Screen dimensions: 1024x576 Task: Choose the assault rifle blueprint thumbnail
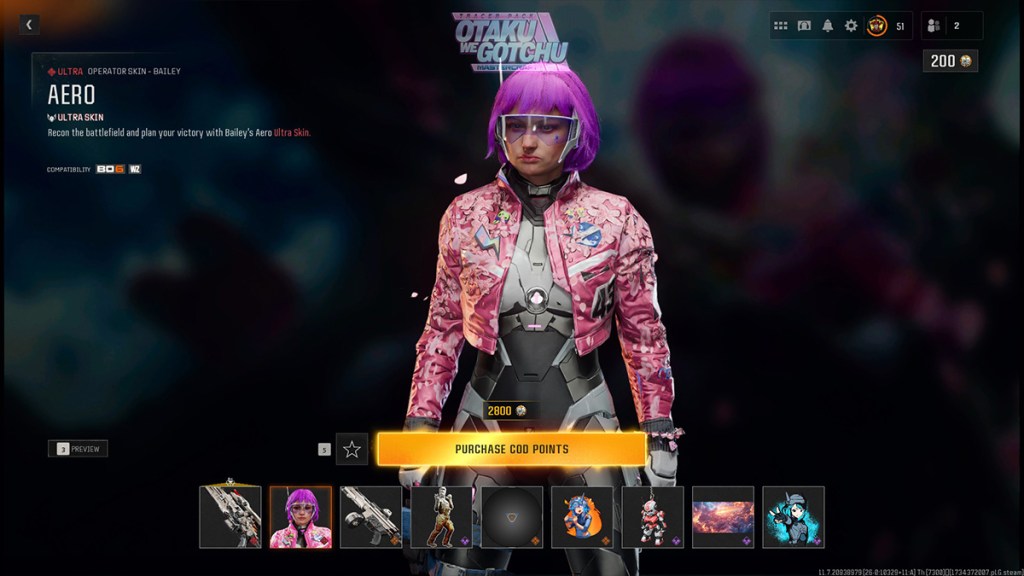click(371, 517)
